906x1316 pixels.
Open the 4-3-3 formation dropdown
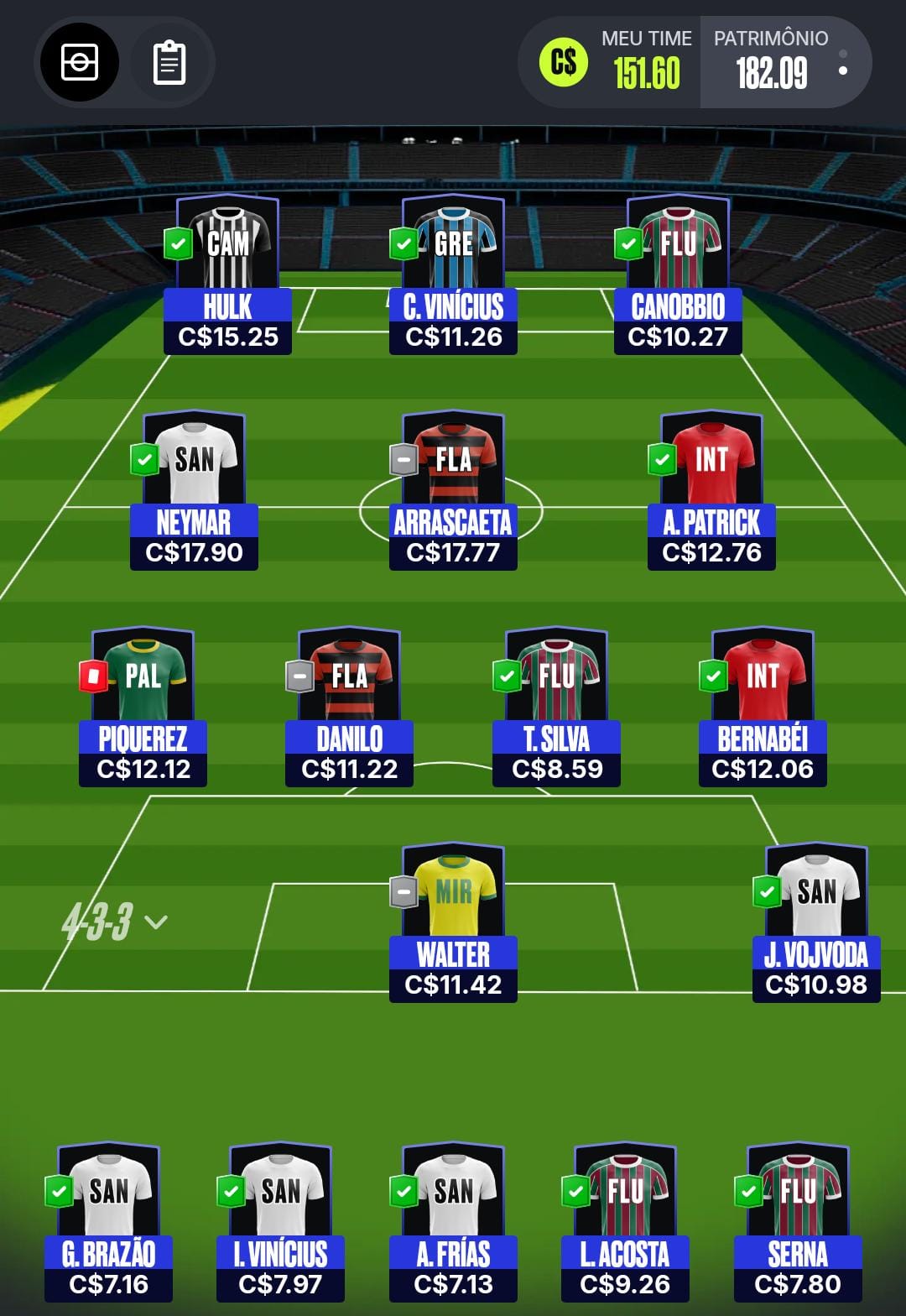114,922
